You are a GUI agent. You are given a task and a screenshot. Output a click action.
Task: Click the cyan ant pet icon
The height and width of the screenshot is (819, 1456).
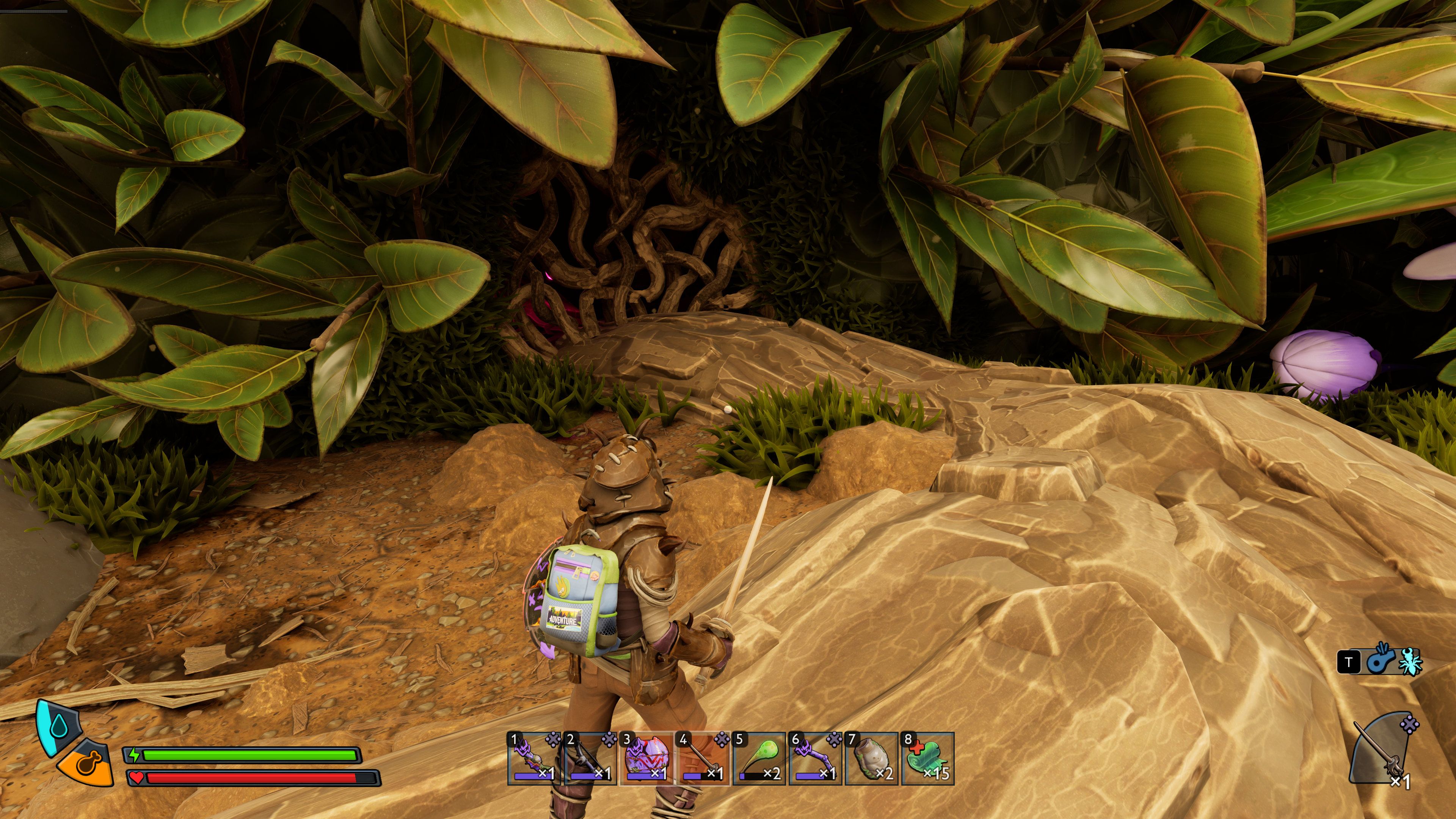[1410, 661]
